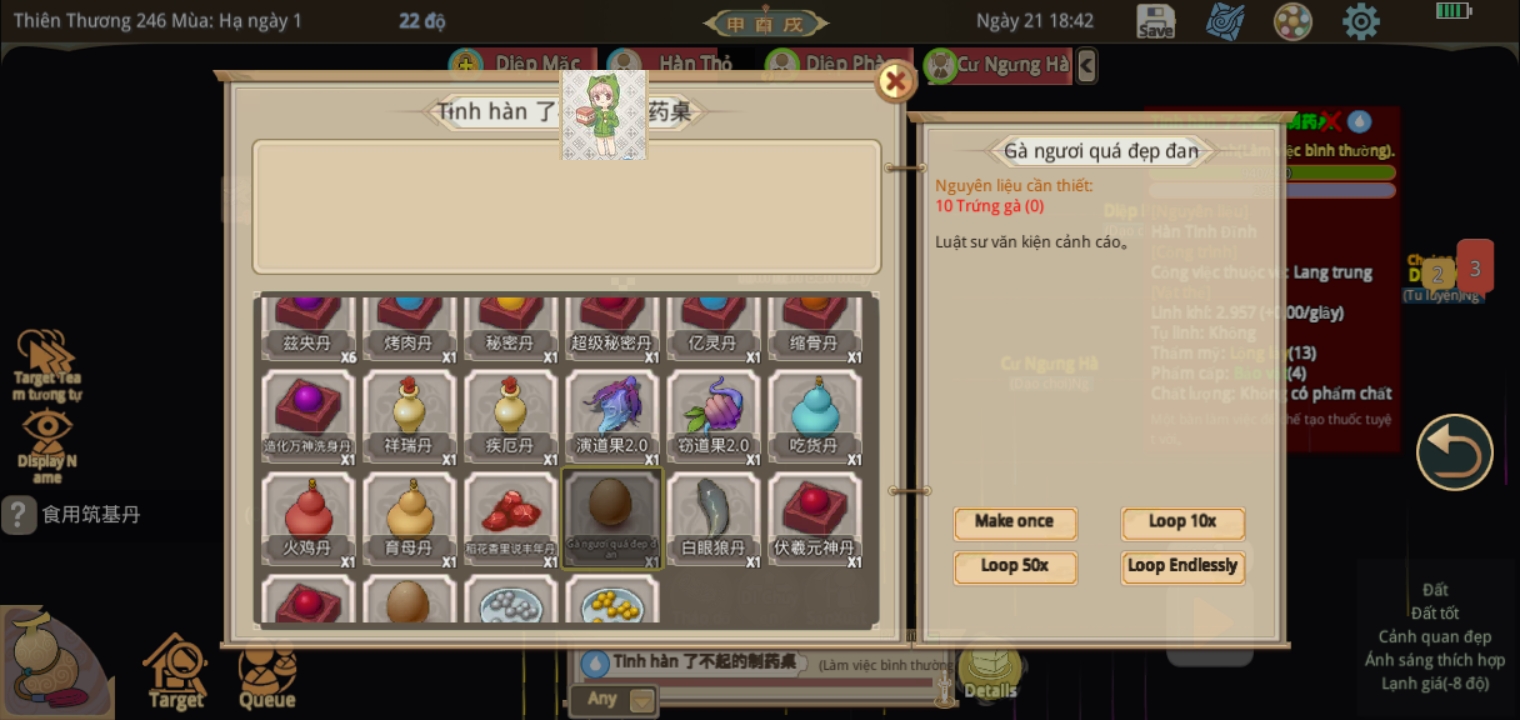Click the question mark beside 食用筑基丹
Image resolution: width=1520 pixels, height=720 pixels.
coord(17,515)
